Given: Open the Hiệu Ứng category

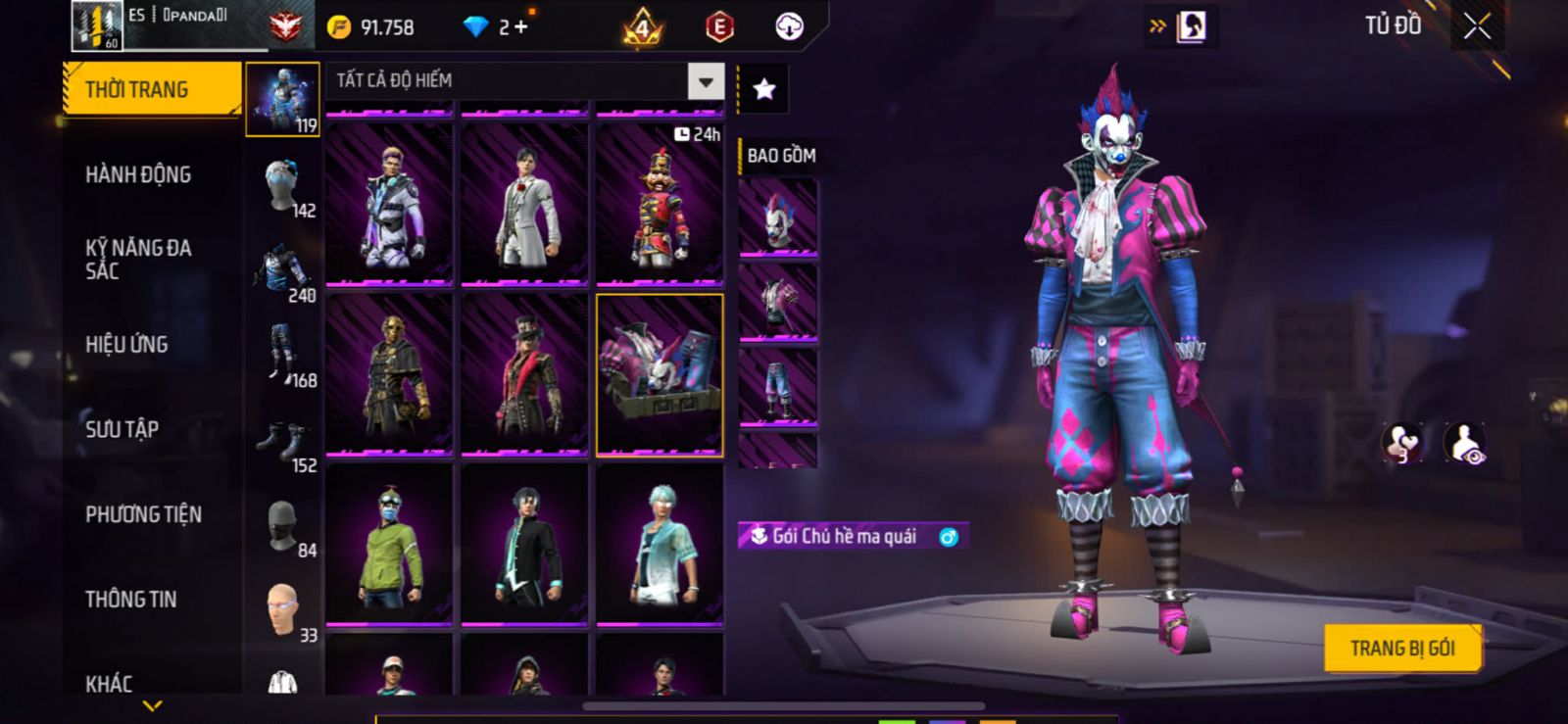Looking at the screenshot, I should pos(126,345).
